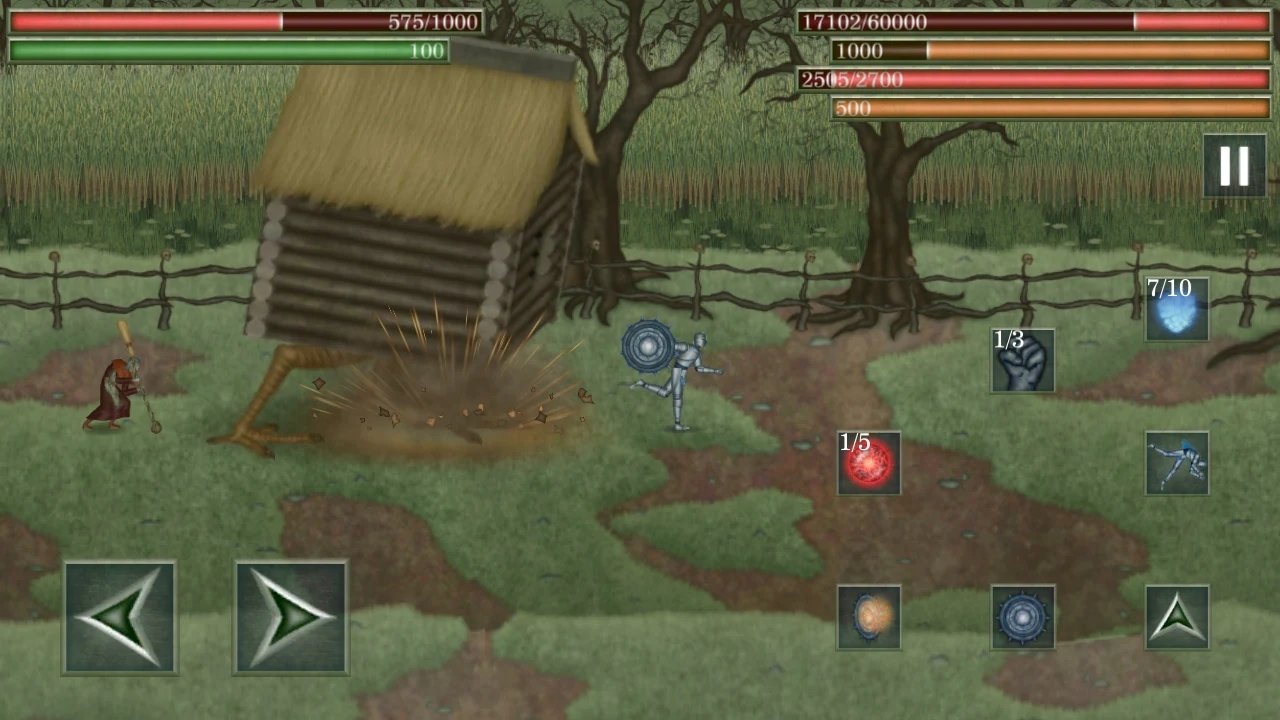This screenshot has height=720, width=1280.
Task: Activate the fist melee attack skill
Action: [x=1023, y=362]
